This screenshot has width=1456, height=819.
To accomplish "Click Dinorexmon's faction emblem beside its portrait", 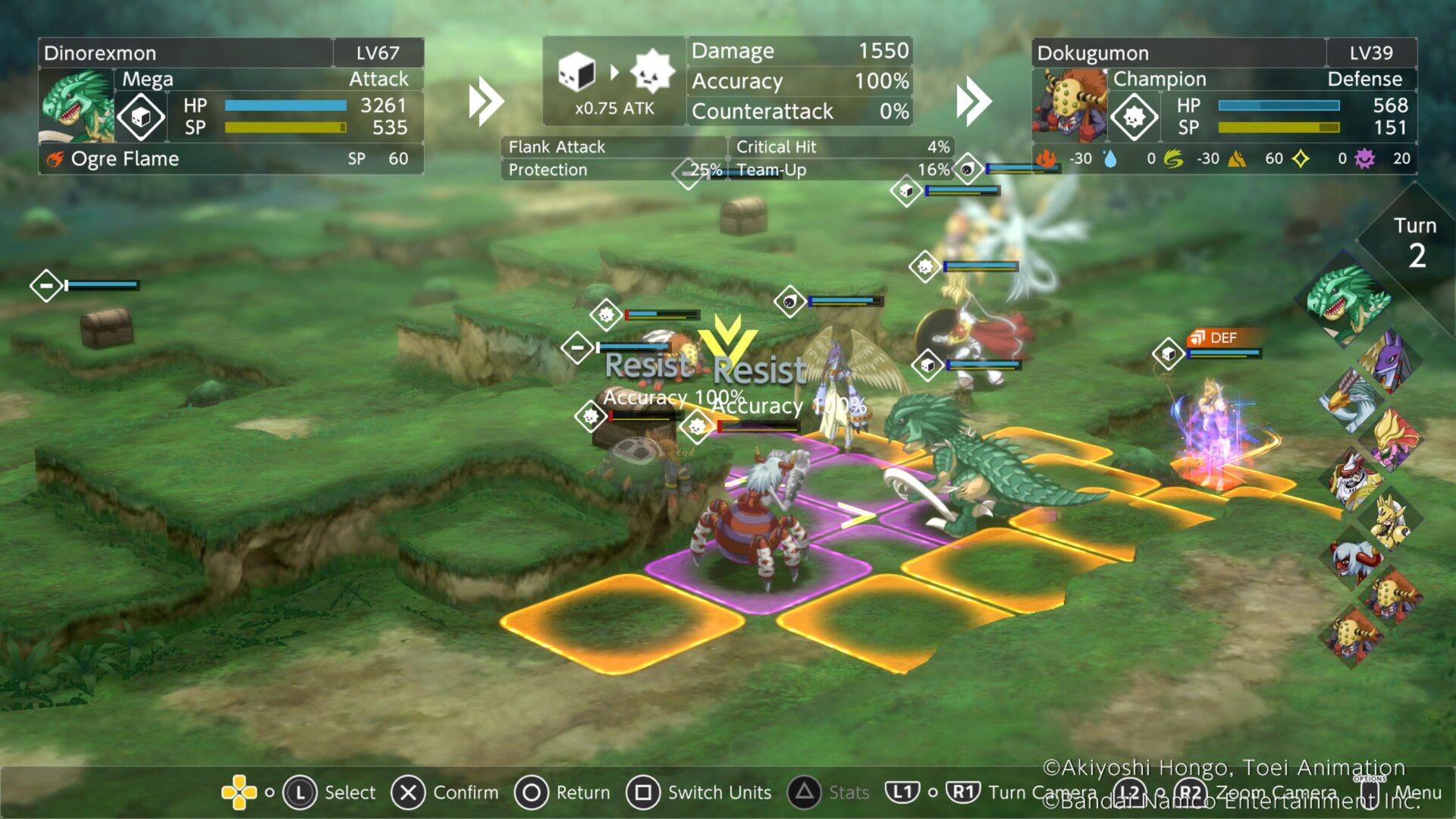I will (x=140, y=116).
